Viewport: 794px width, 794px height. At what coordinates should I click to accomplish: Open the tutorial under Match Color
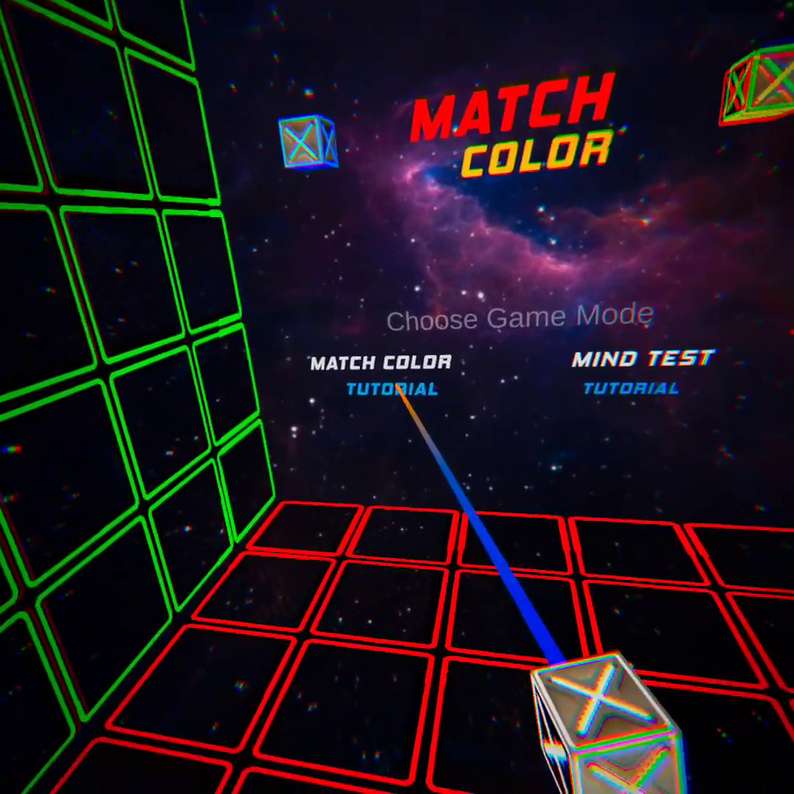coord(391,389)
